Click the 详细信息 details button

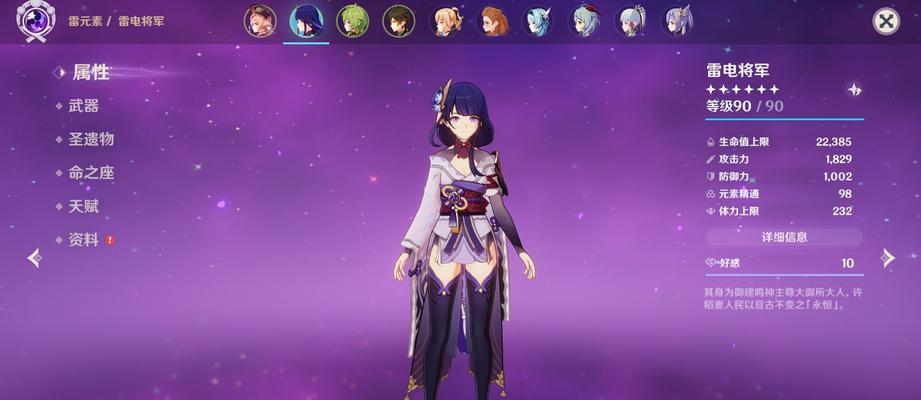[784, 237]
